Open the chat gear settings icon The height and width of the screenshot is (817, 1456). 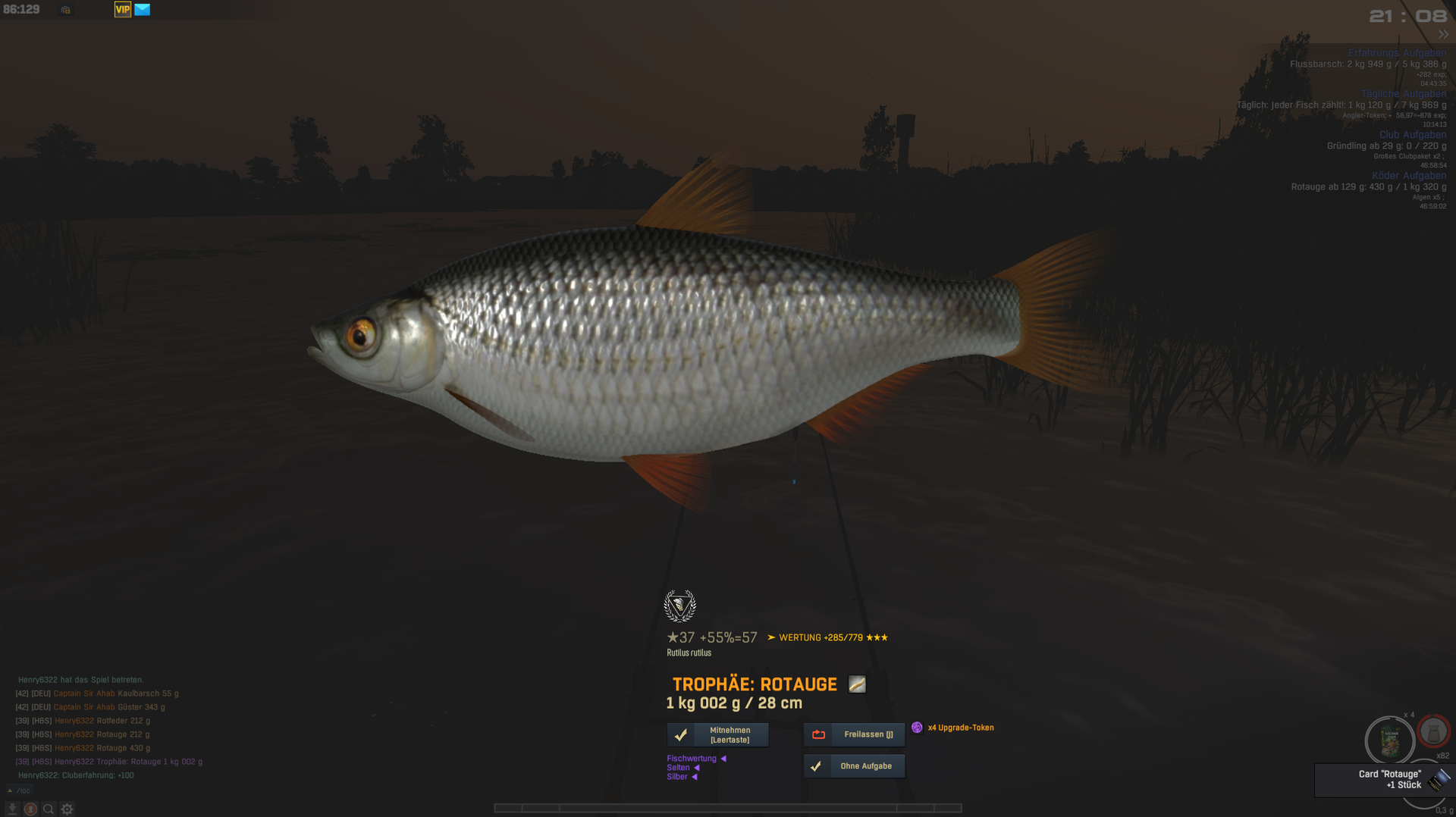point(67,809)
